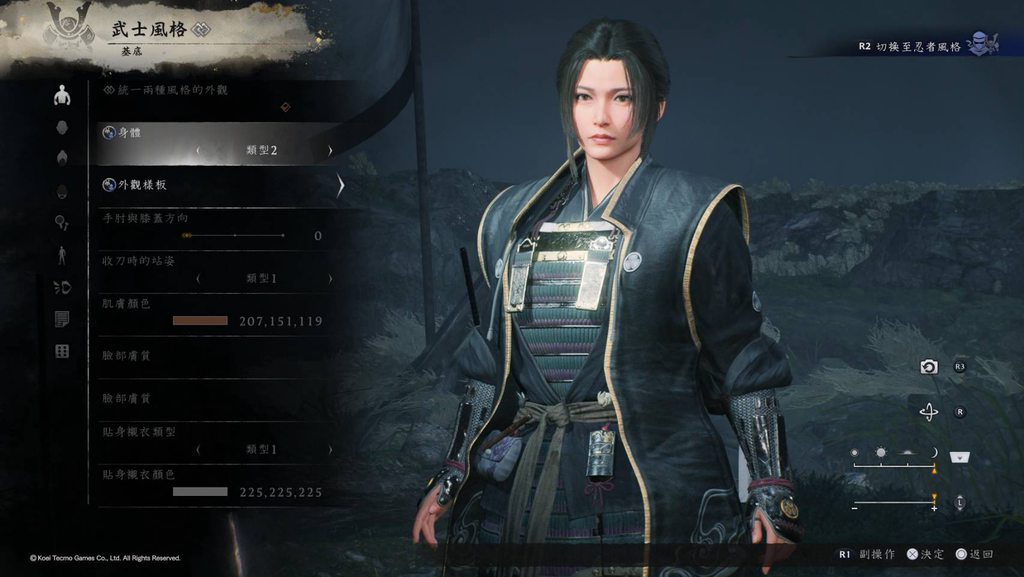
Task: Choose the 收刀時的站姿 stance option
Action: (x=262, y=278)
